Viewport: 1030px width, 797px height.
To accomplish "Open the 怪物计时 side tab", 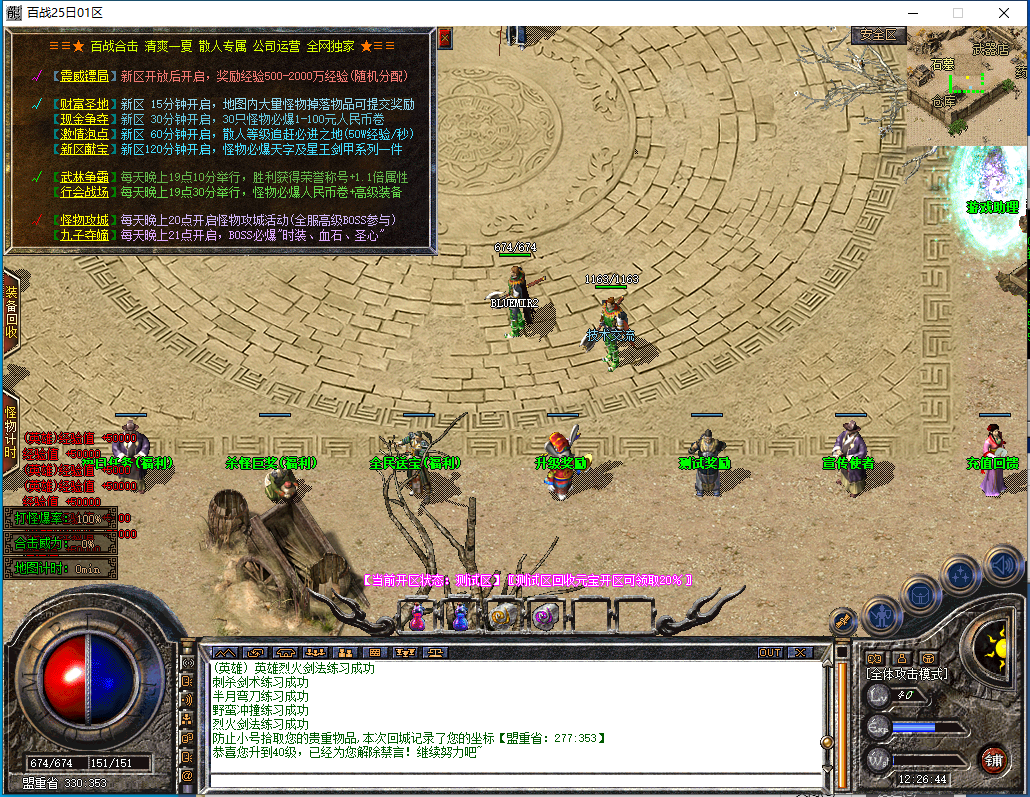I will (x=11, y=432).
